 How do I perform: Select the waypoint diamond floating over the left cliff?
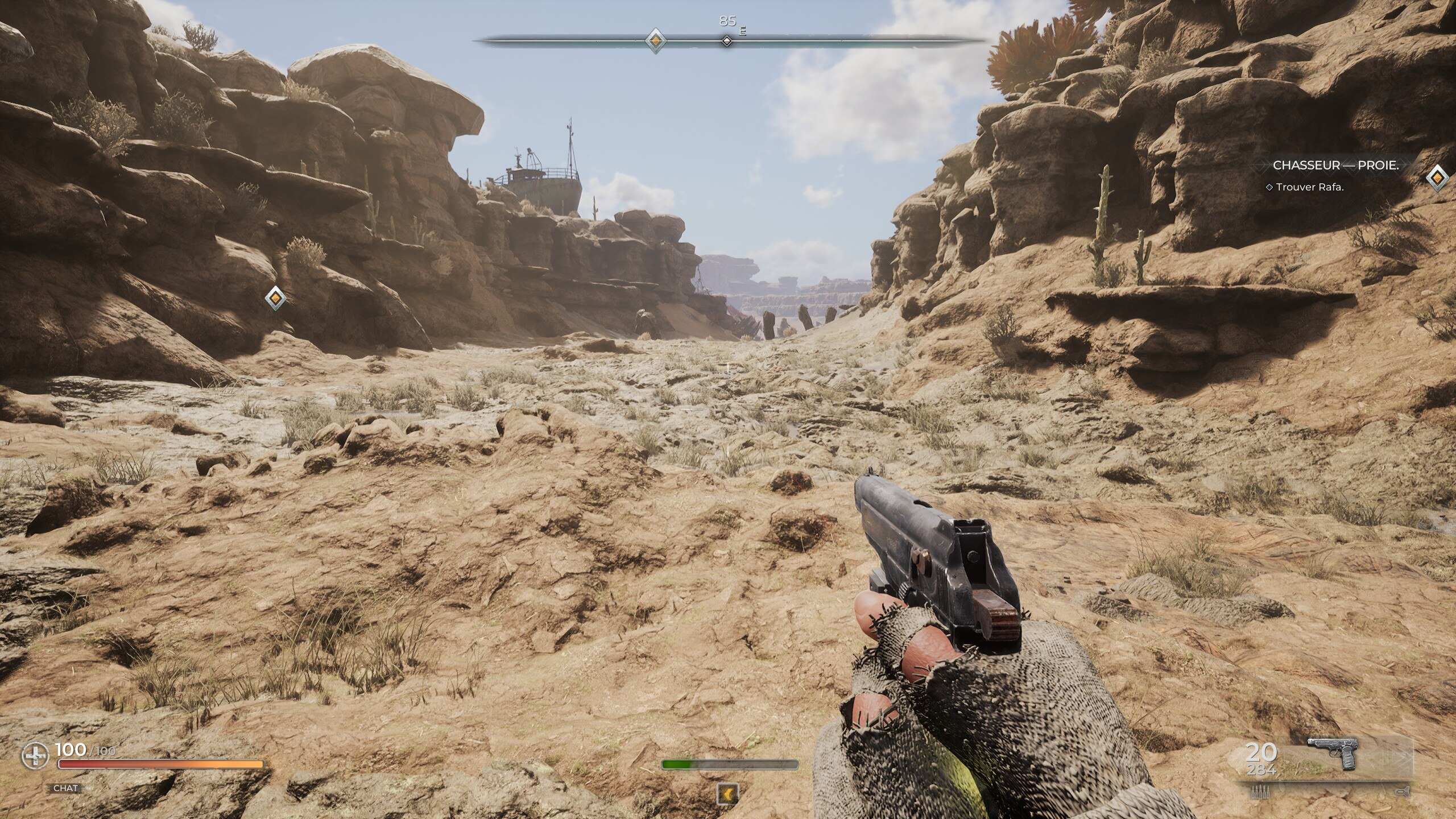(x=275, y=297)
